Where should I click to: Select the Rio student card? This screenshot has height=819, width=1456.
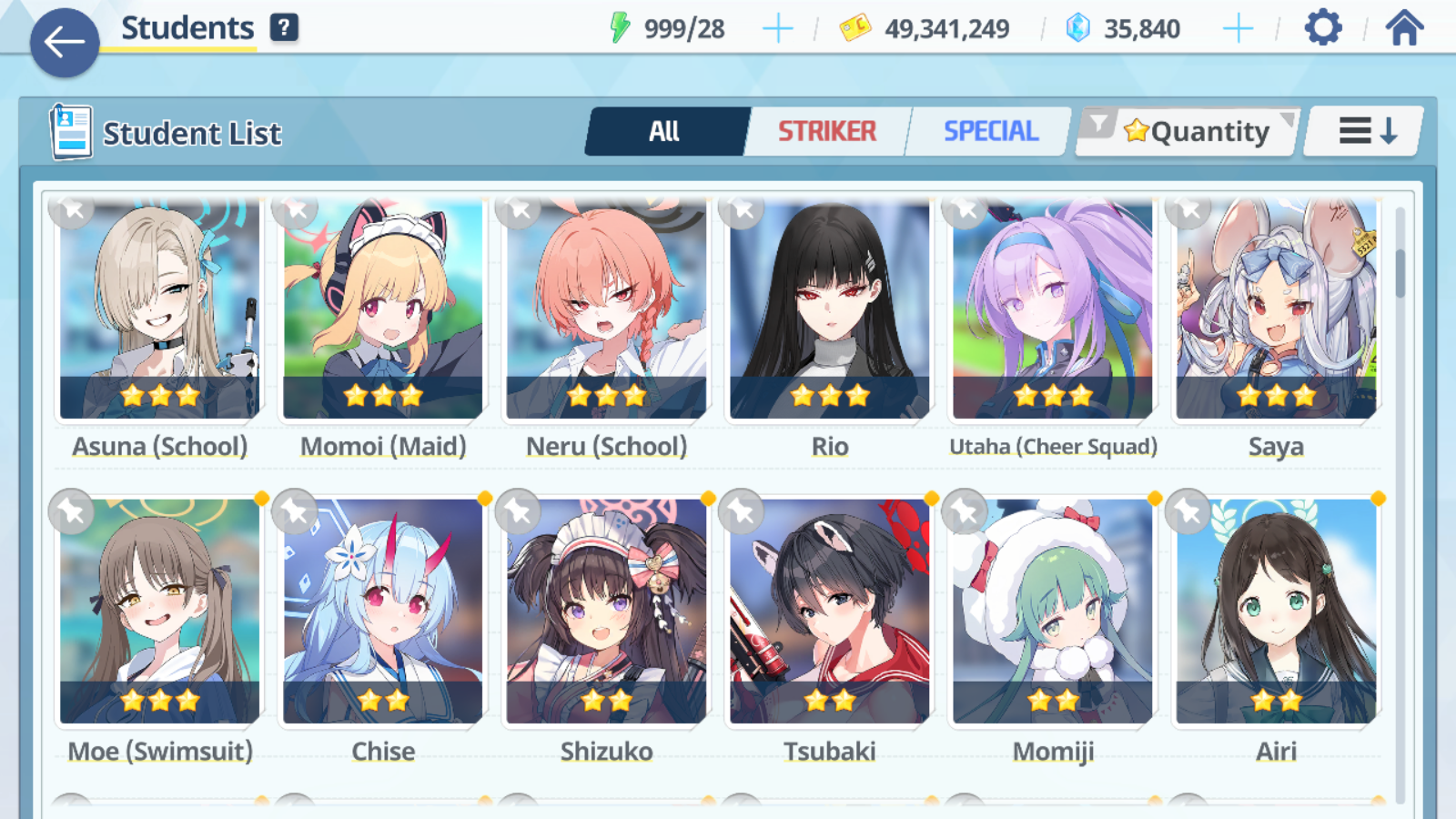click(829, 309)
